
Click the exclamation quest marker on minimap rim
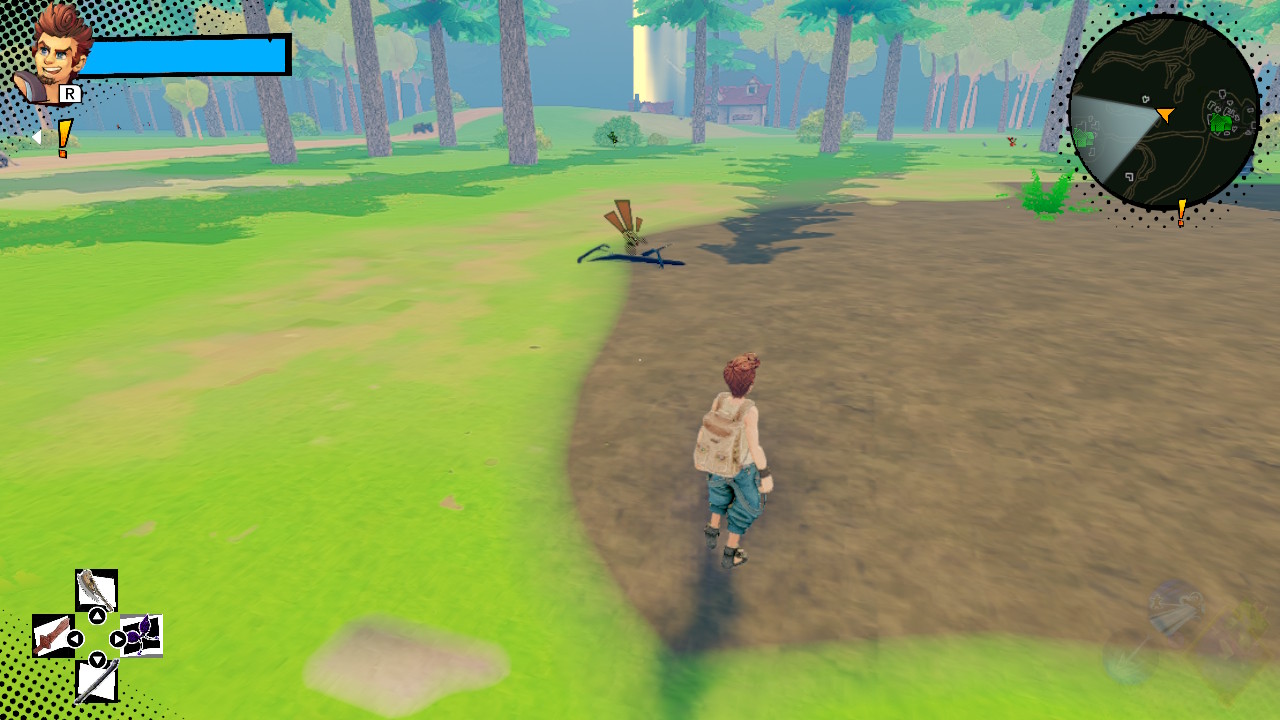tap(1181, 212)
